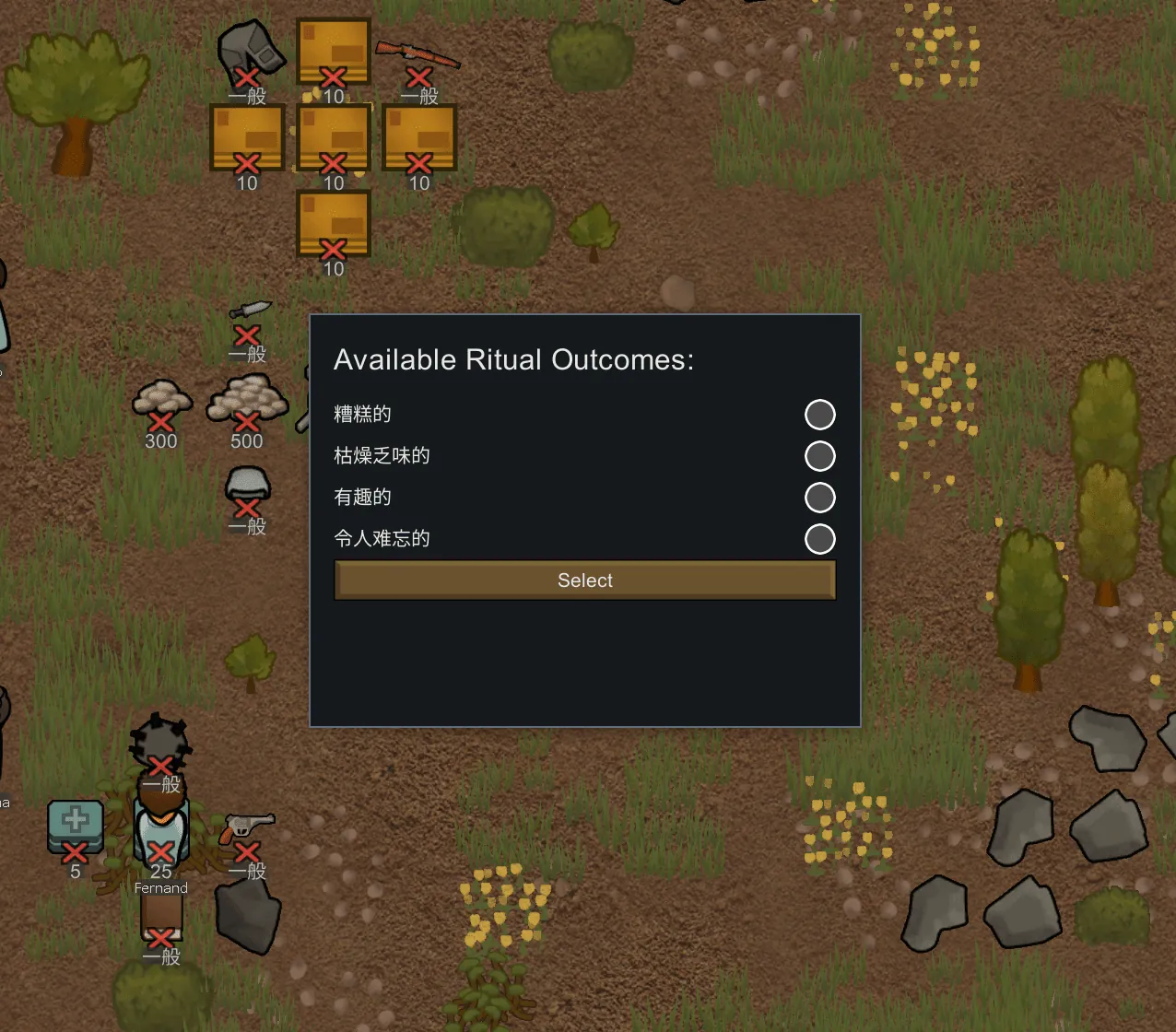Screen dimensions: 1176x1032
Task: Mark 令人难忘的 as the ritual outcome
Action: (x=819, y=539)
